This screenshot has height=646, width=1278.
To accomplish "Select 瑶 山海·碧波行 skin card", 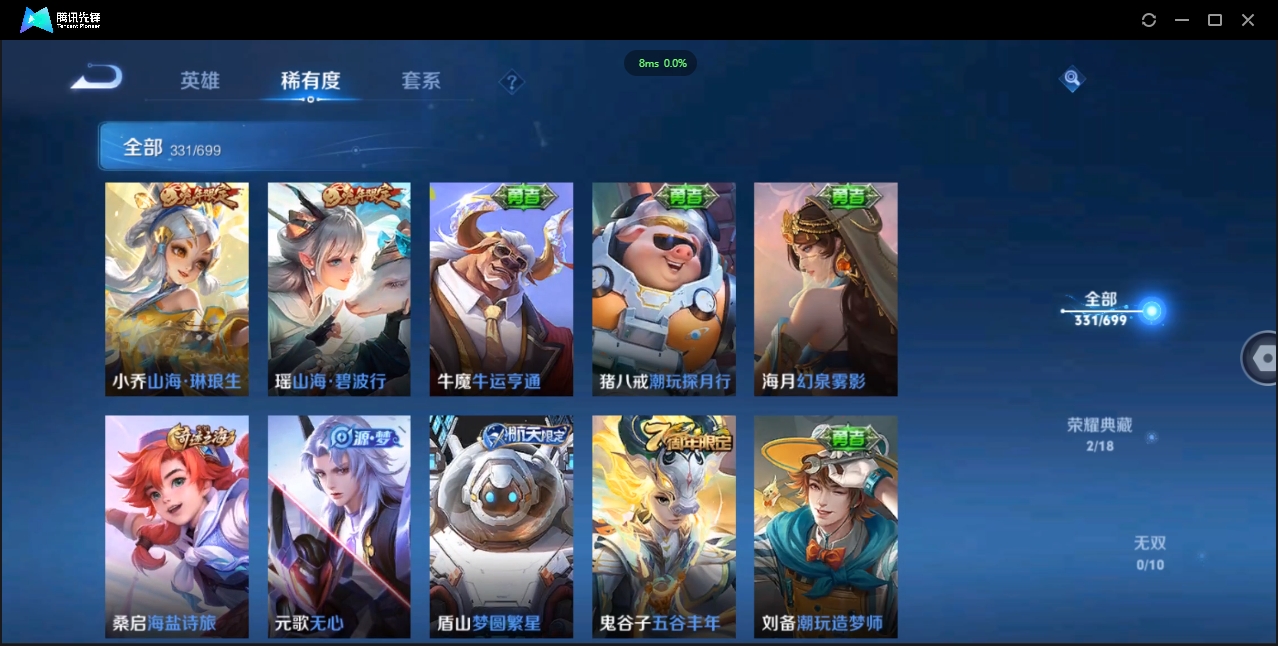I will (x=339, y=289).
